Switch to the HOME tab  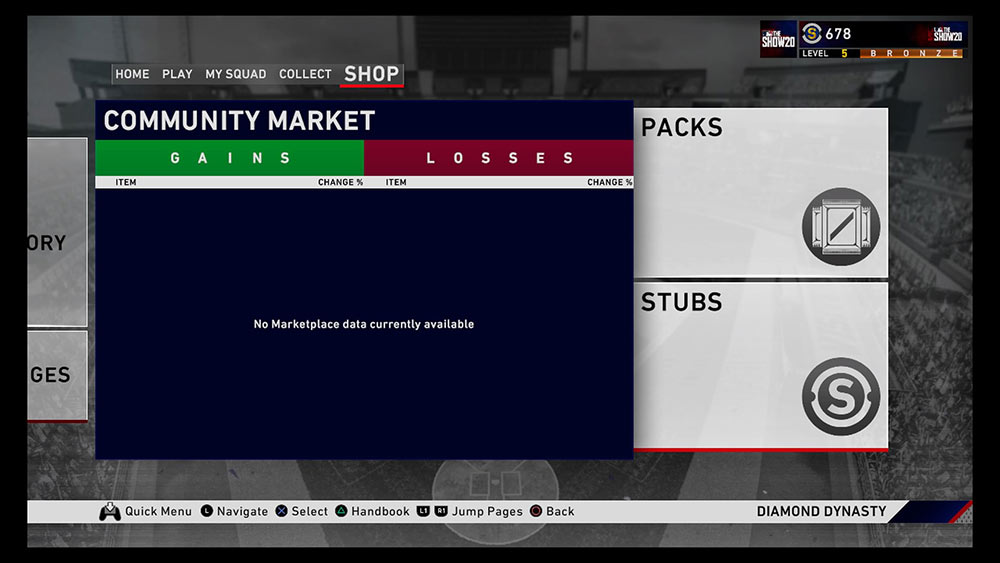(x=132, y=74)
